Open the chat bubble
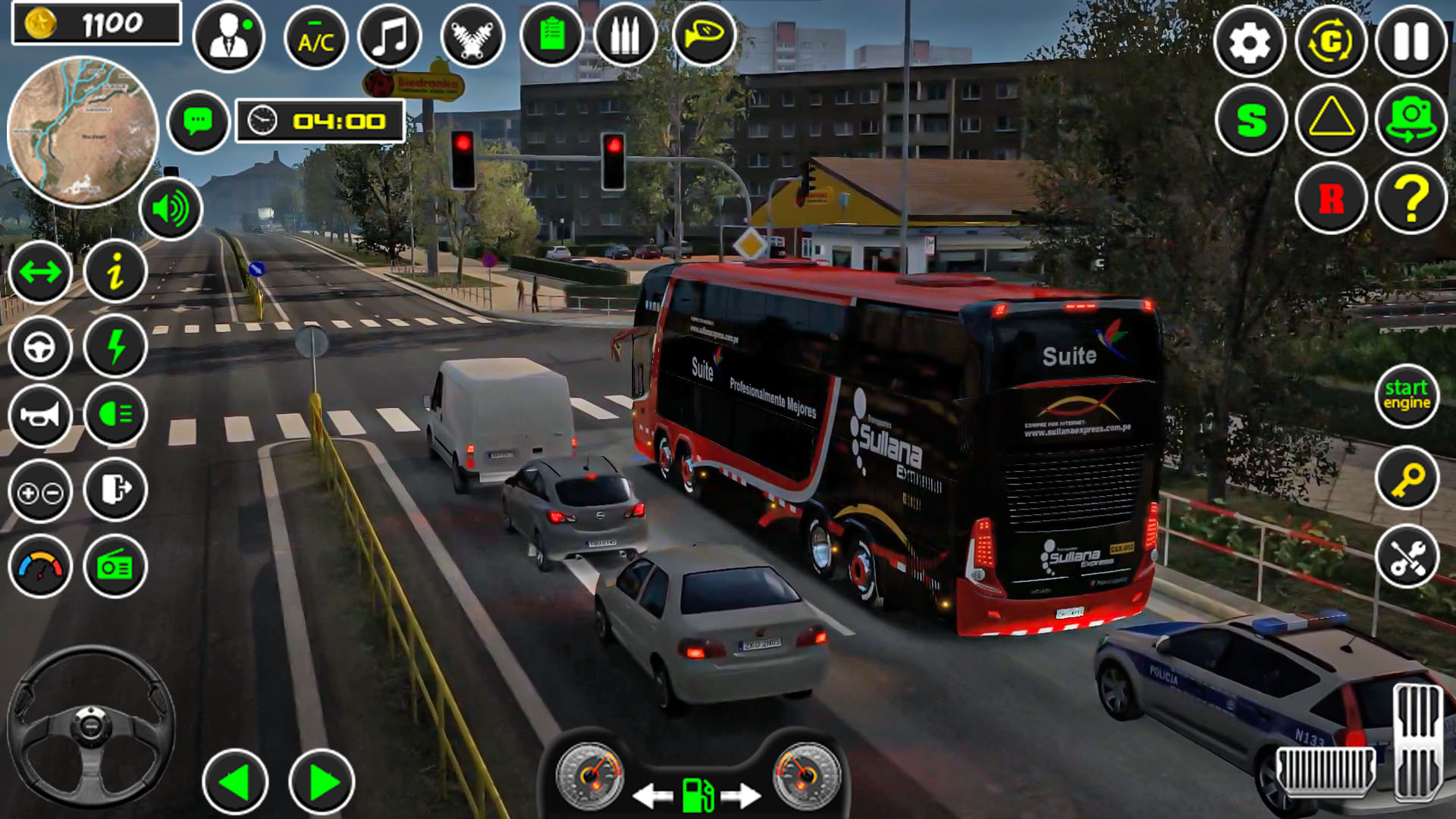The height and width of the screenshot is (819, 1456). pyautogui.click(x=198, y=121)
